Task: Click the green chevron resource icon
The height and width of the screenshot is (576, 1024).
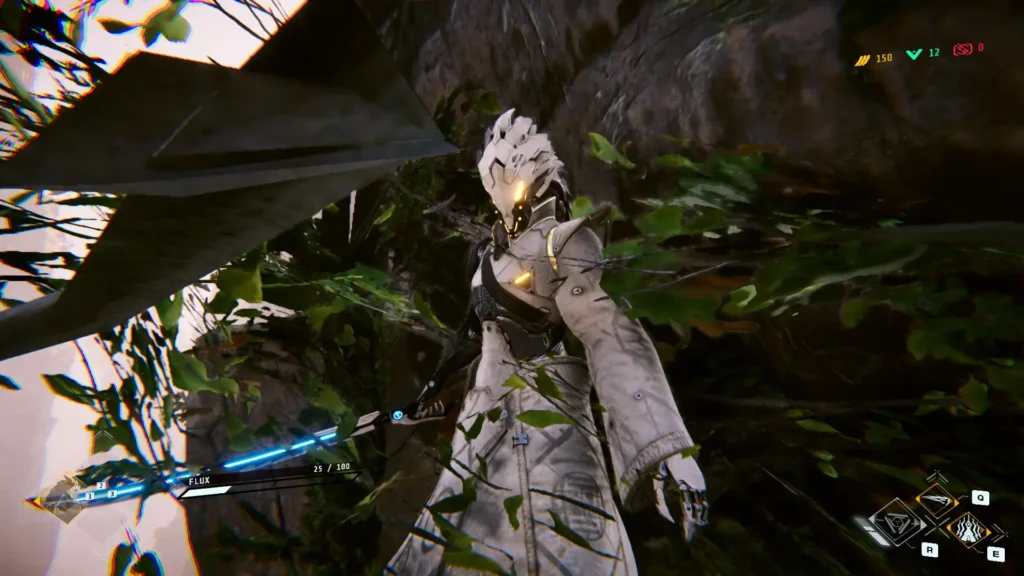Action: click(913, 53)
